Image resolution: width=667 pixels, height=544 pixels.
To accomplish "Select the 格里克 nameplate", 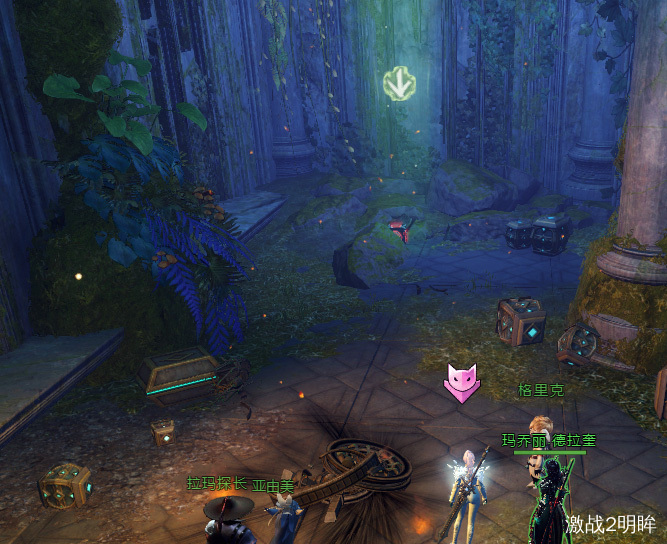I will (541, 390).
